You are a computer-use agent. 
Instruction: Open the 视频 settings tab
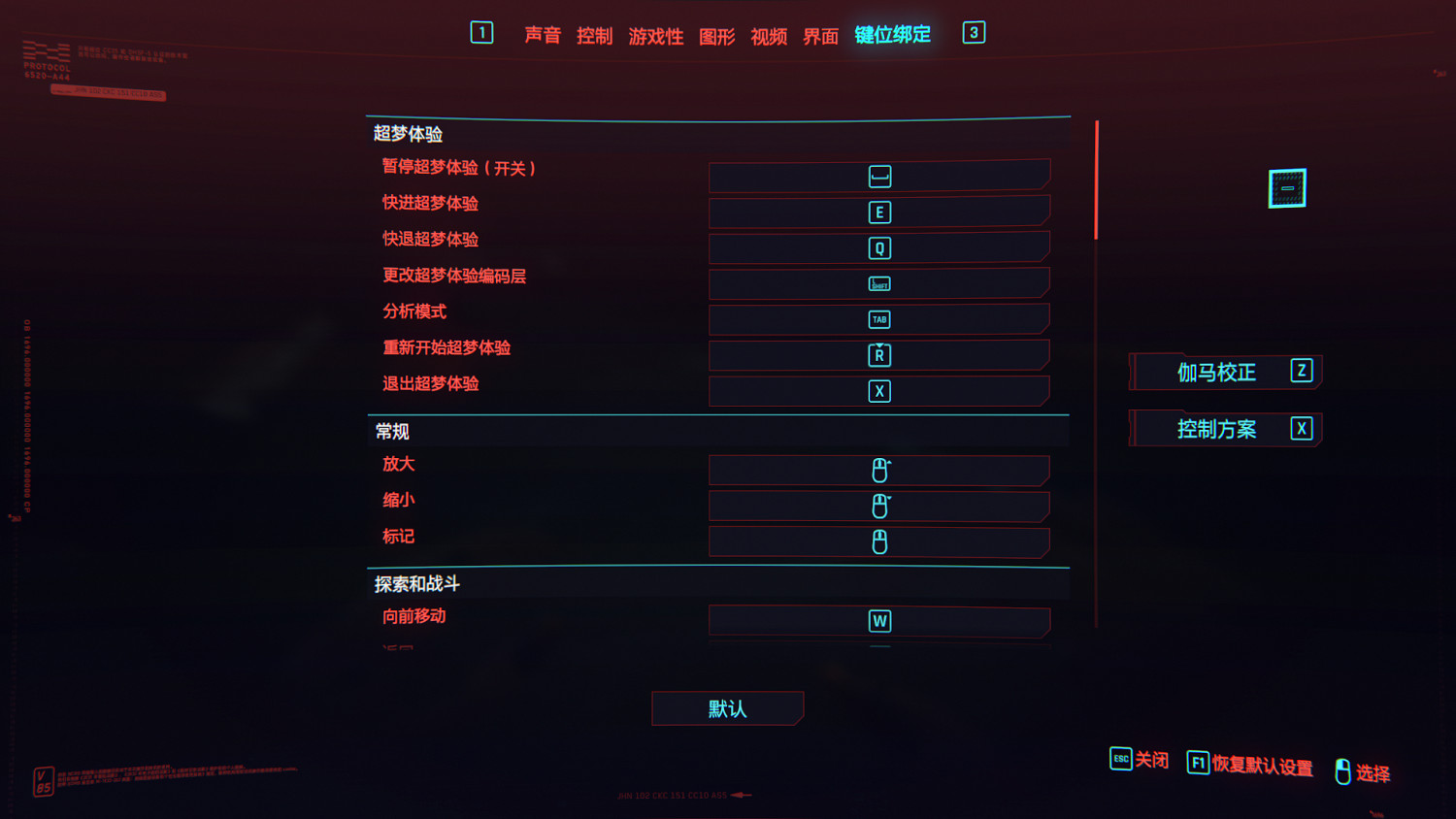[768, 35]
